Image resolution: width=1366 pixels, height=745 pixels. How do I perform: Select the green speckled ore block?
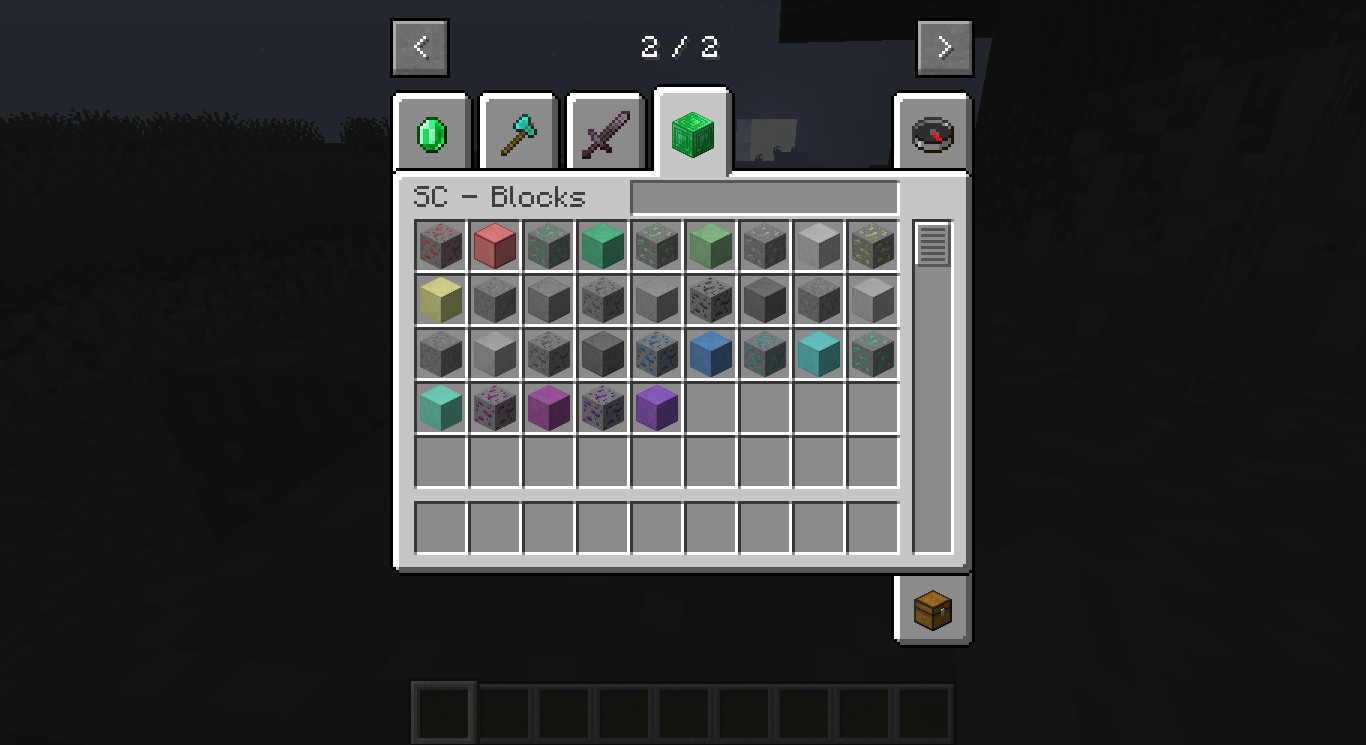click(x=548, y=246)
